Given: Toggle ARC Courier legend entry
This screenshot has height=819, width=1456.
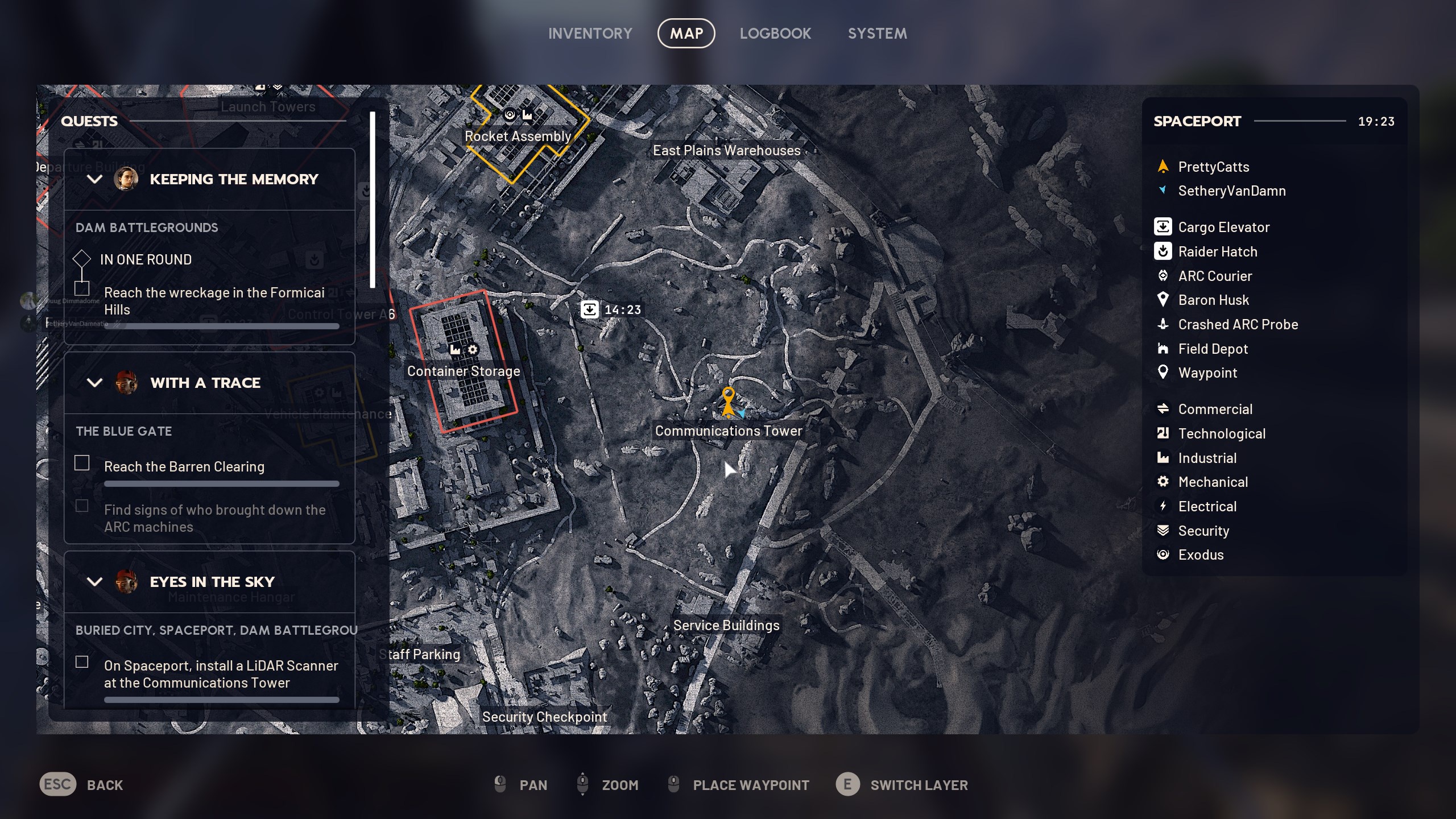Looking at the screenshot, I should [1214, 276].
